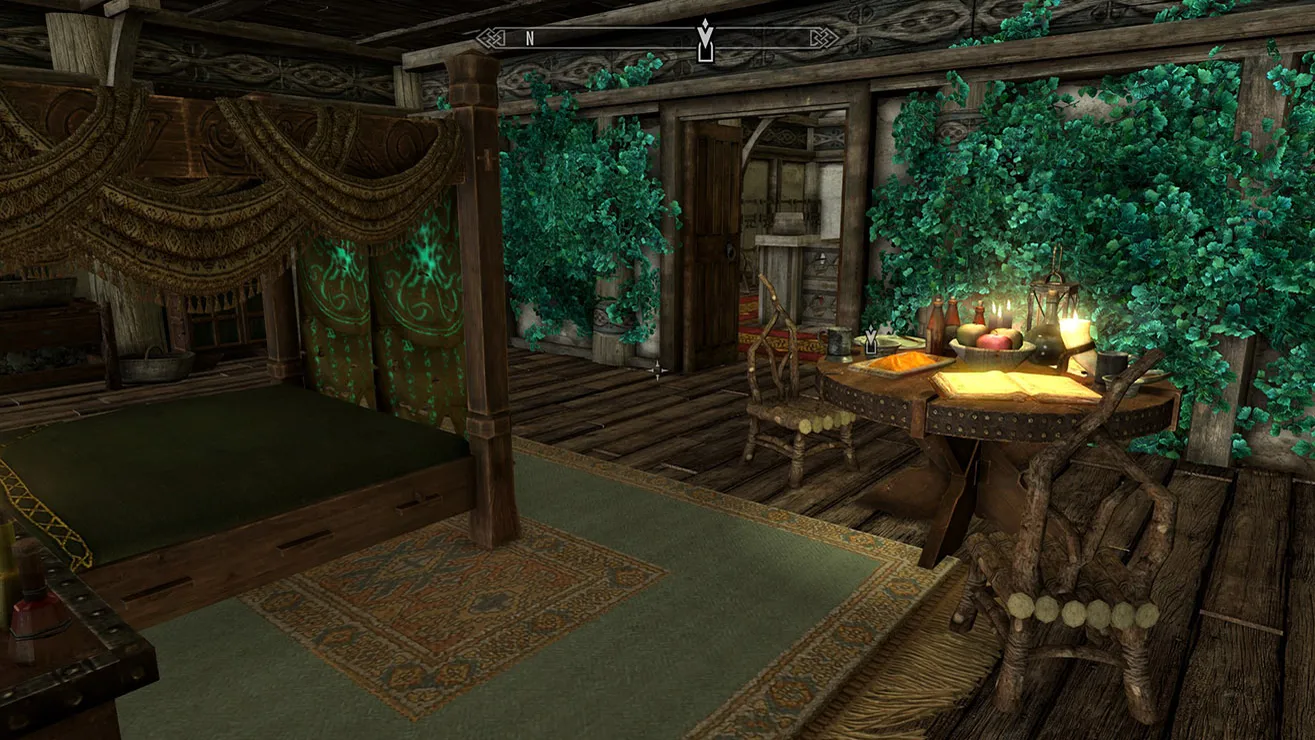Select the N north indicator on compass
Image resolution: width=1315 pixels, height=740 pixels.
click(x=530, y=39)
